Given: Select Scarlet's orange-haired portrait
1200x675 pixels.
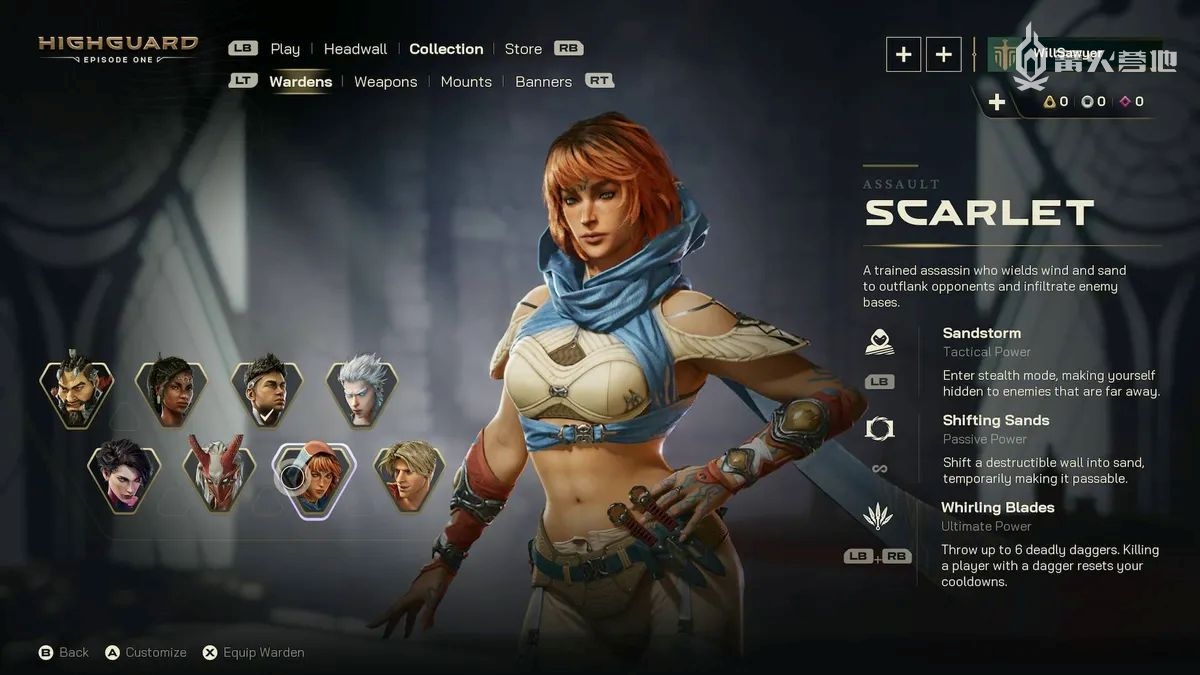Looking at the screenshot, I should point(317,477).
